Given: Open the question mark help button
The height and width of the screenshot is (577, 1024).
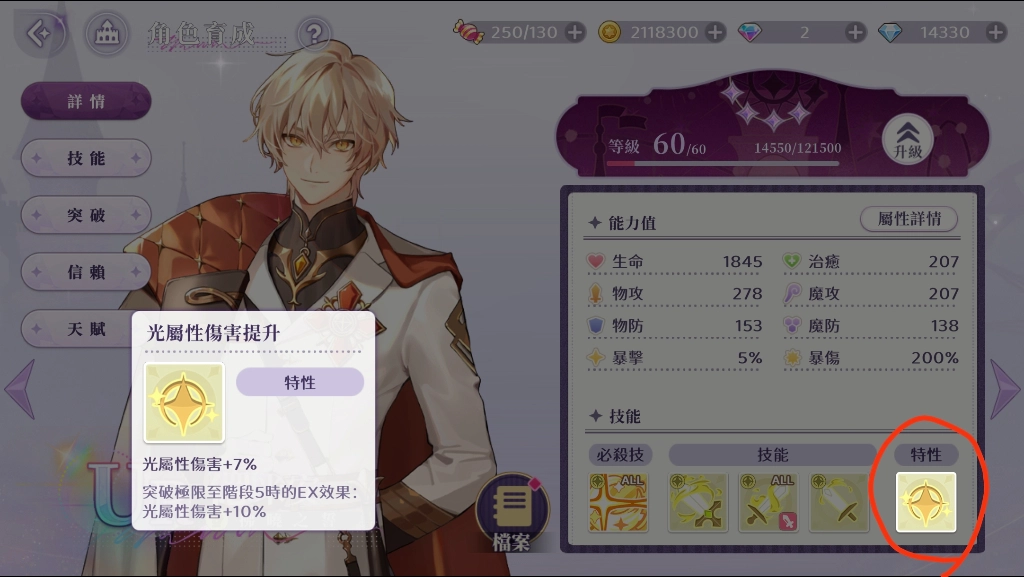Looking at the screenshot, I should pyautogui.click(x=314, y=33).
